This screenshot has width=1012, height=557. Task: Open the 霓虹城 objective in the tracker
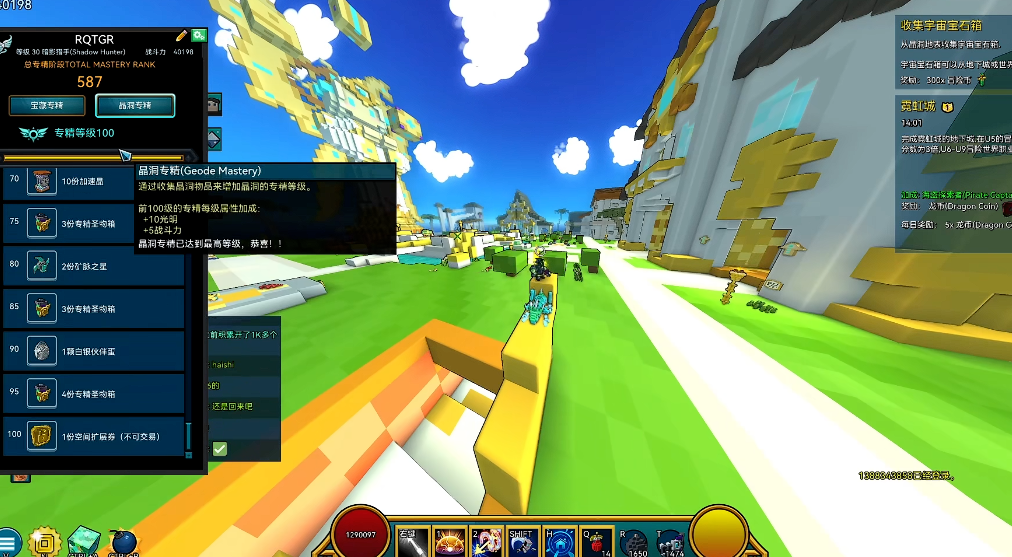tap(917, 106)
